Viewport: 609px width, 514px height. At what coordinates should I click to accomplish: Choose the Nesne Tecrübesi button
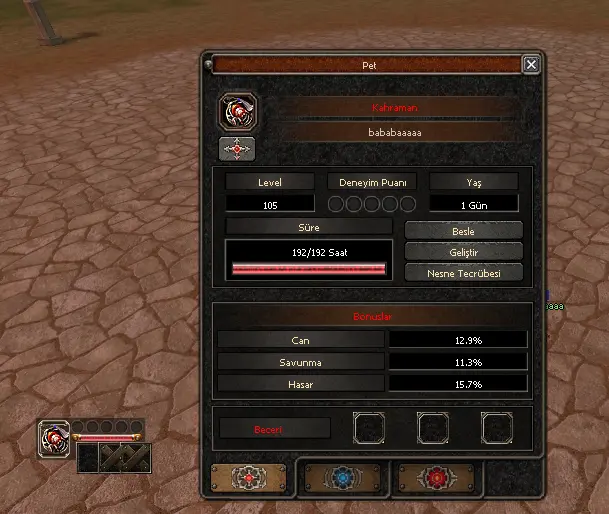[x=463, y=272]
